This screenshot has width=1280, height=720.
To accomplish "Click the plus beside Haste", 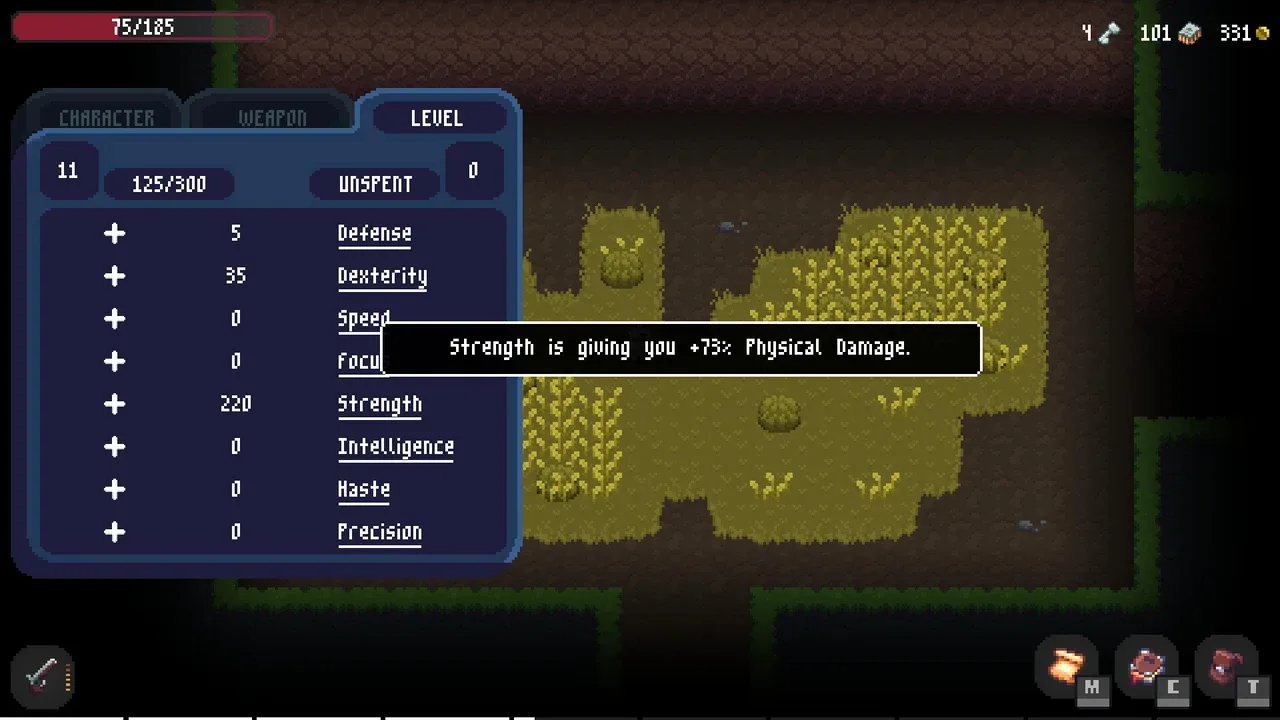I will [115, 489].
